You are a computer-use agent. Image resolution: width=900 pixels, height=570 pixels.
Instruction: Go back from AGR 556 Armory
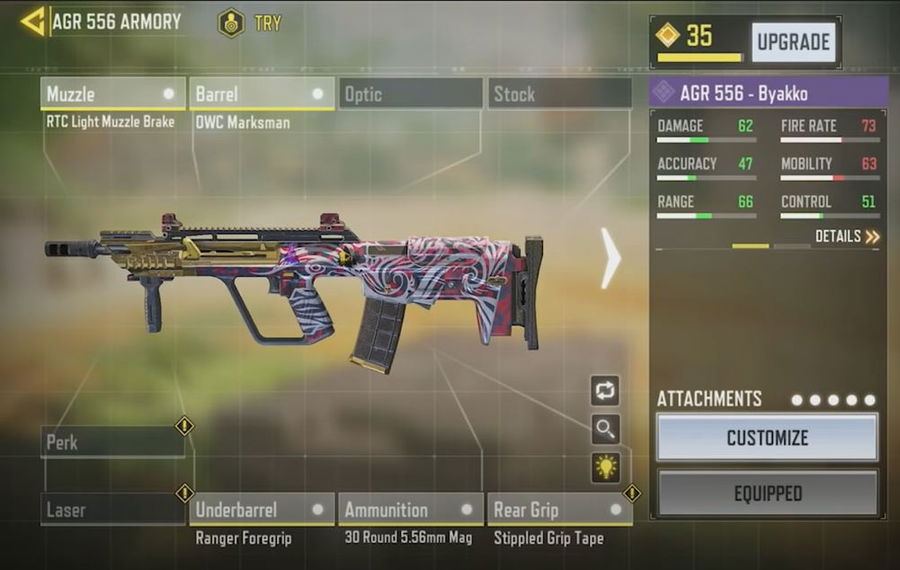tap(33, 21)
